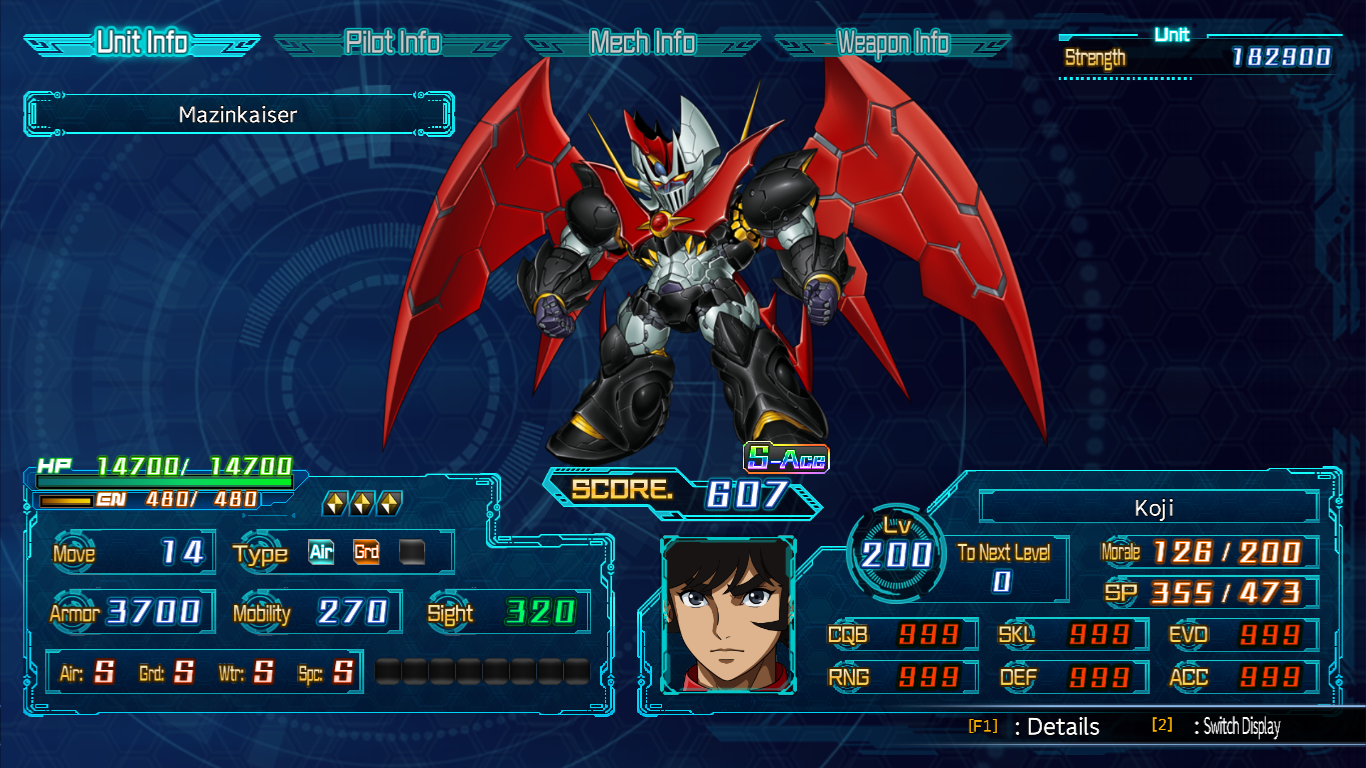The height and width of the screenshot is (768, 1366).
Task: Choose the Switch Display option
Action: 1240,727
